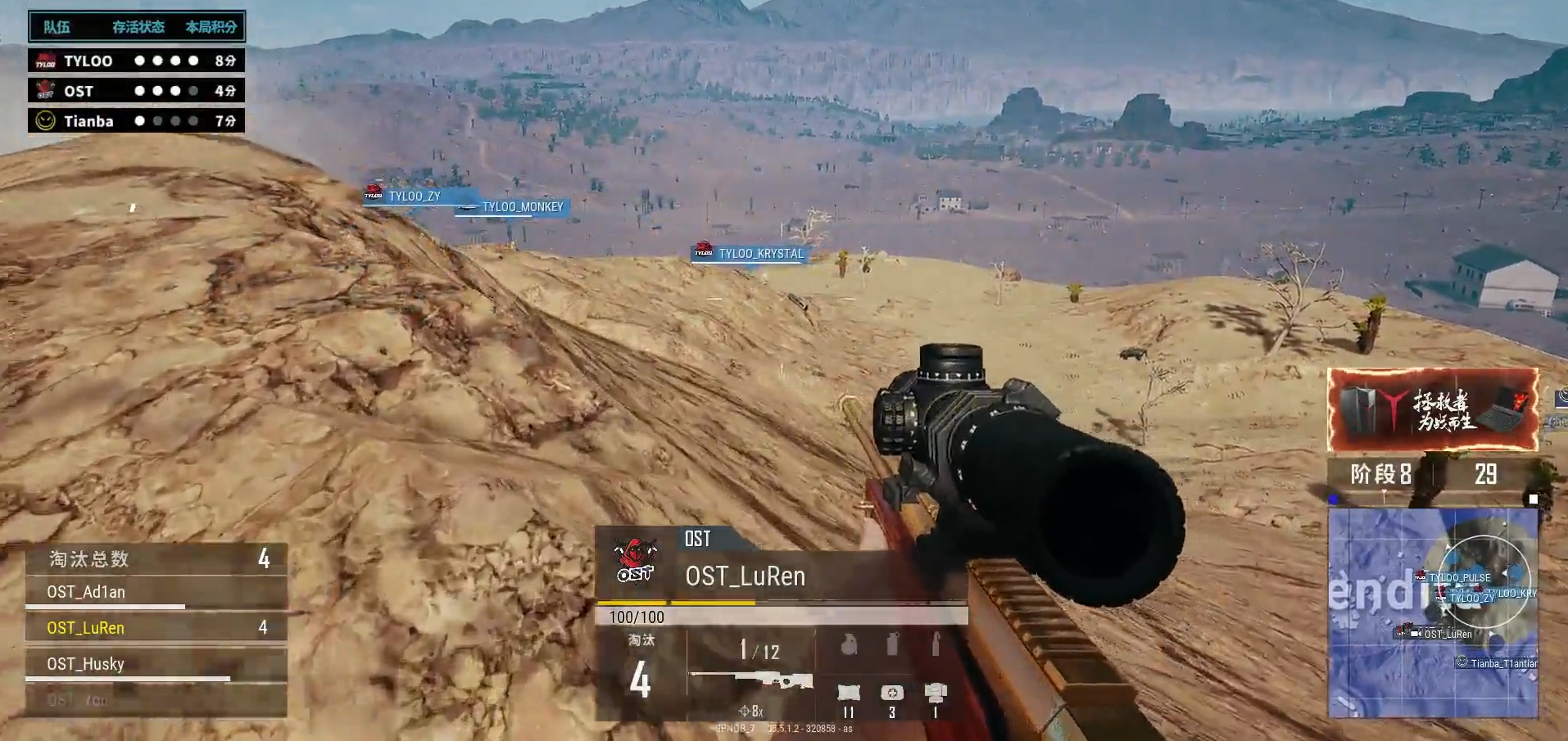Select the OST team scoreboard row
Screen dimensions: 1568x741
136,91
